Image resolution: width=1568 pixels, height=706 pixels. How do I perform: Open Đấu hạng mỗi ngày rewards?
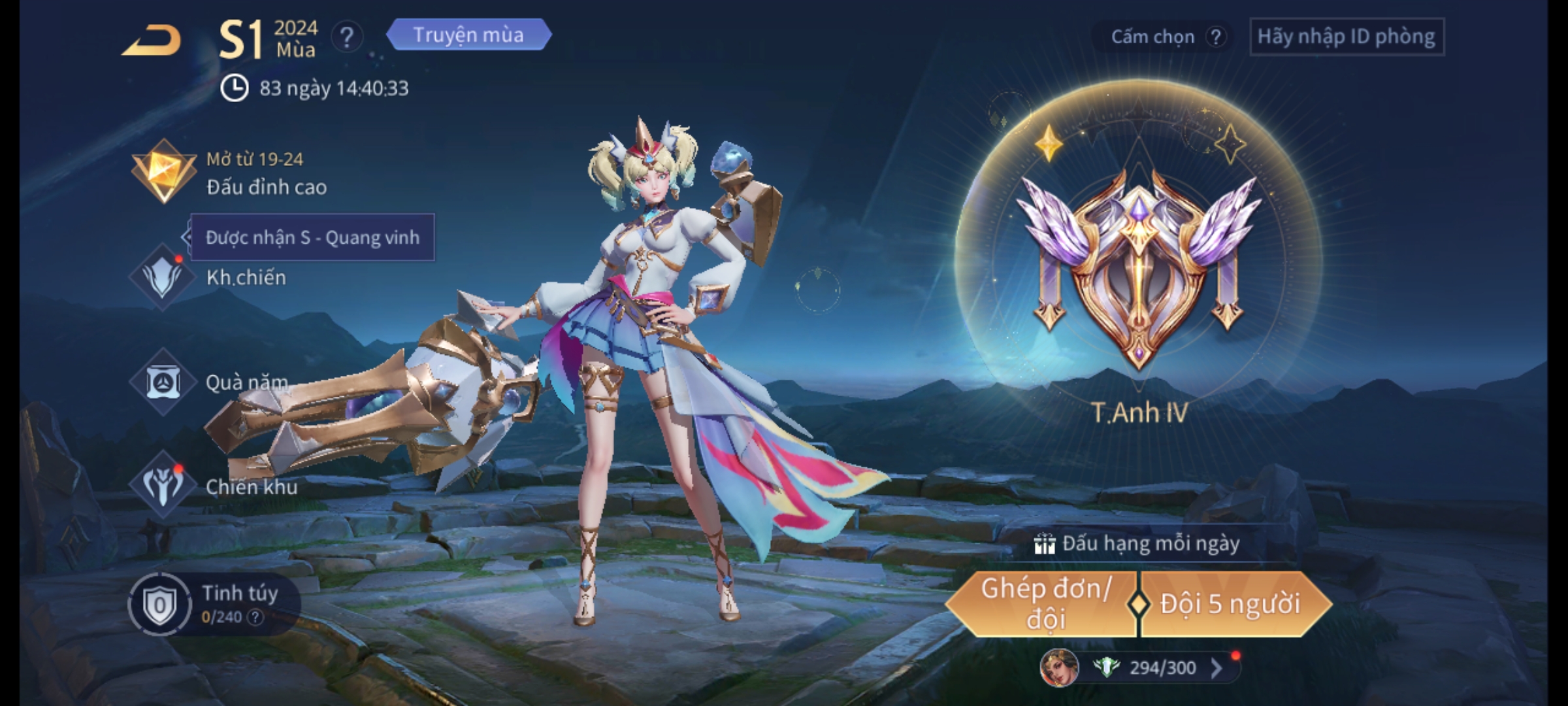coord(1138,544)
